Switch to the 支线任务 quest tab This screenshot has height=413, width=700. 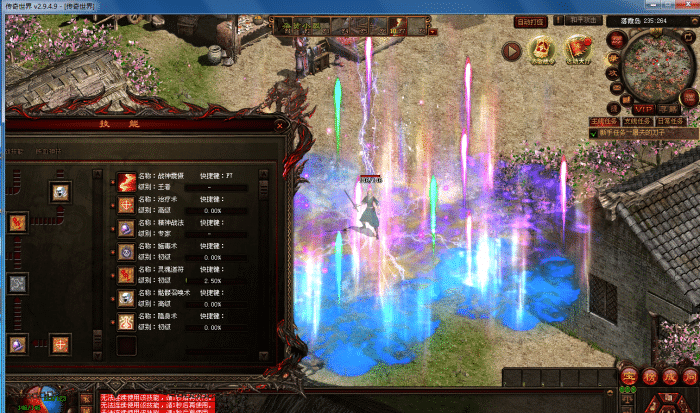click(638, 121)
